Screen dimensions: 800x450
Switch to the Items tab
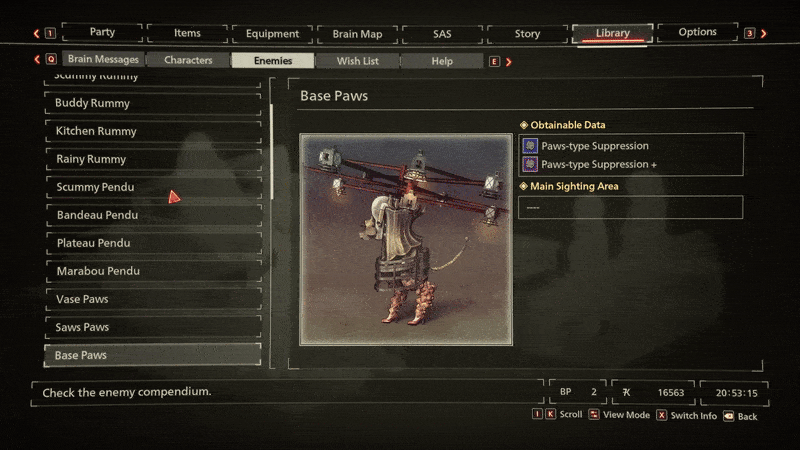pos(187,33)
